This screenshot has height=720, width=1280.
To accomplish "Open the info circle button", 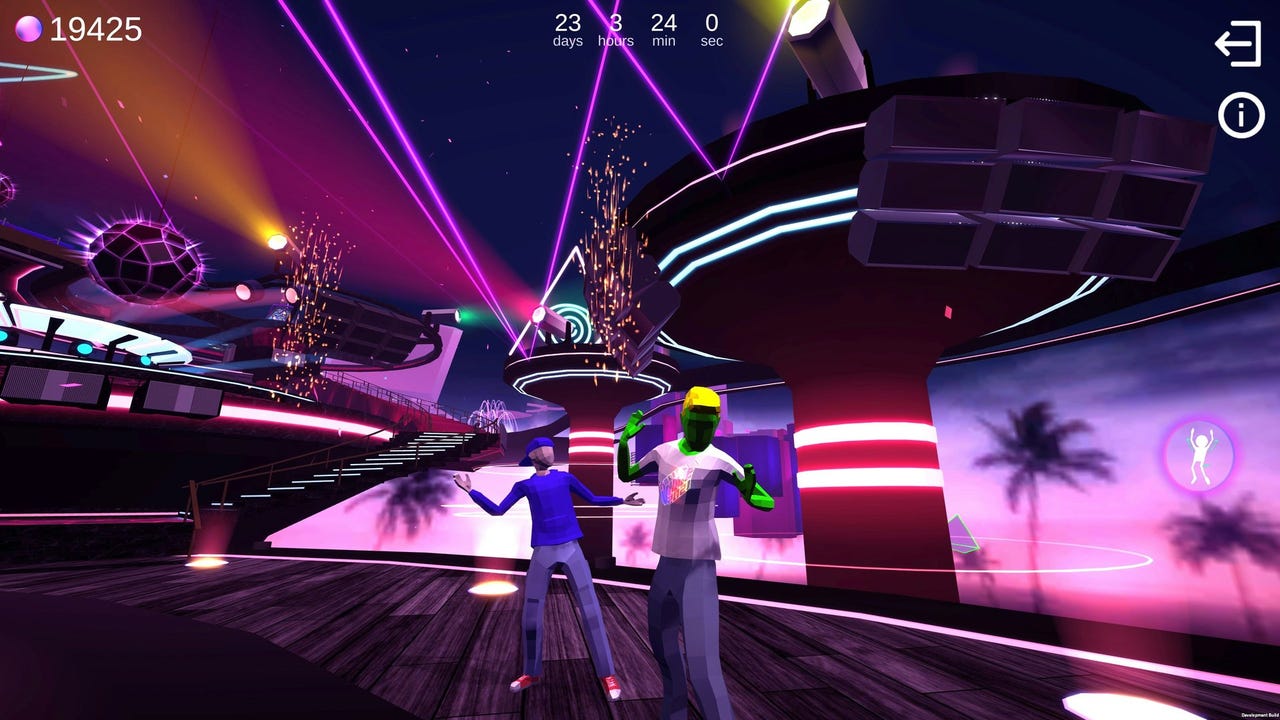I will (x=1240, y=116).
